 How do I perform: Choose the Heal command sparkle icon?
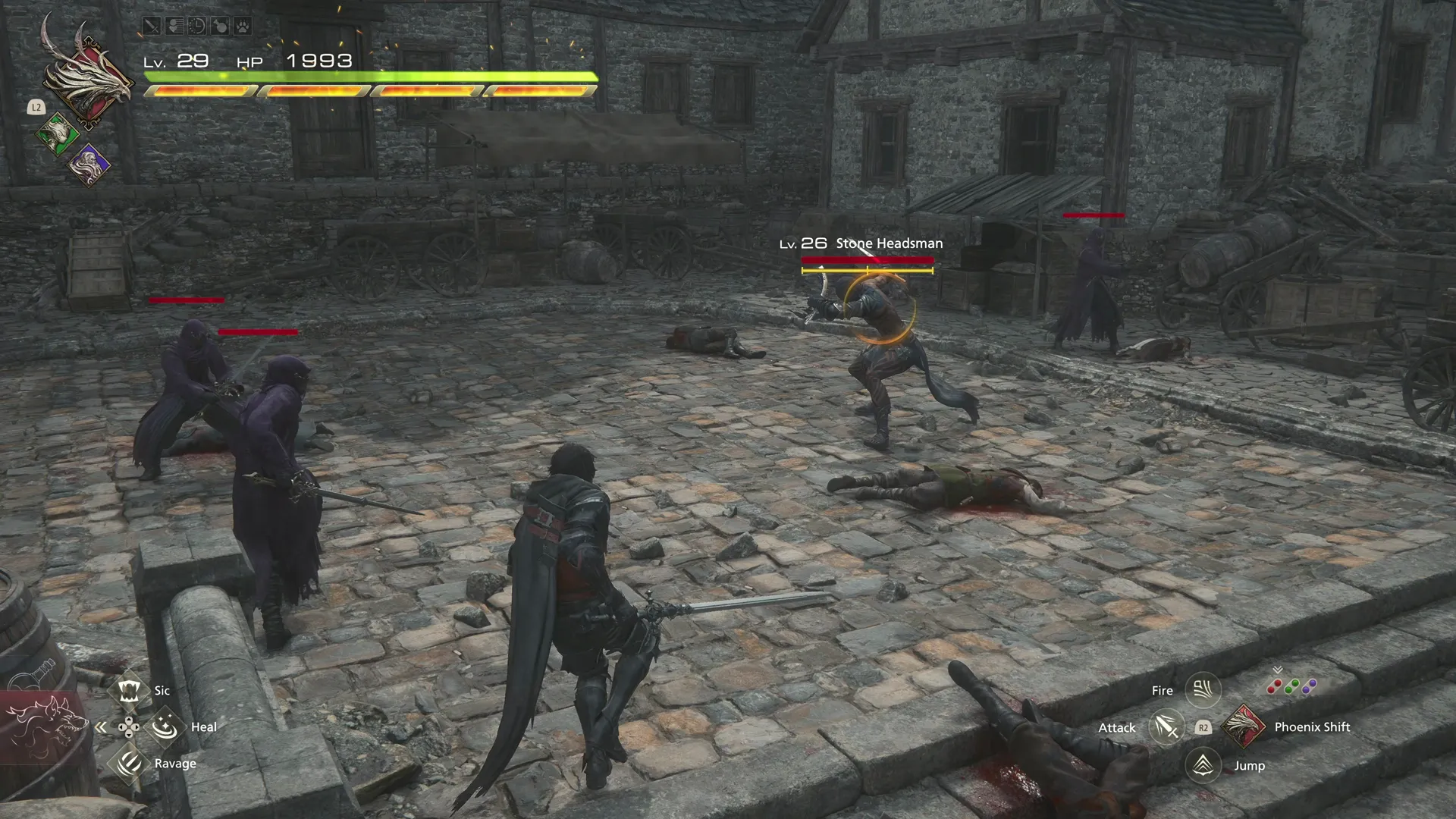pyautogui.click(x=165, y=726)
